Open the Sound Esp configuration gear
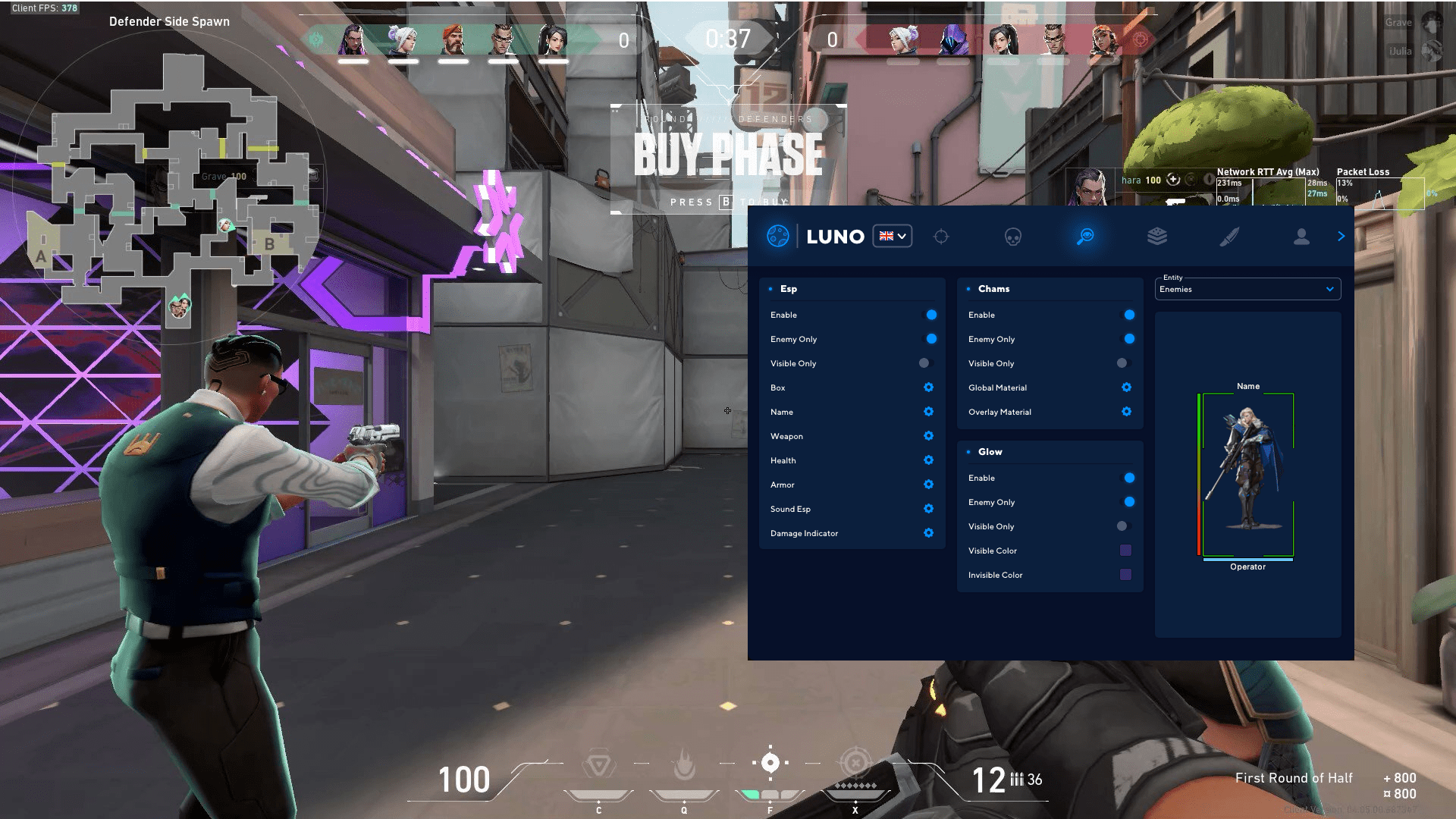Viewport: 1456px width, 819px height. pos(928,509)
